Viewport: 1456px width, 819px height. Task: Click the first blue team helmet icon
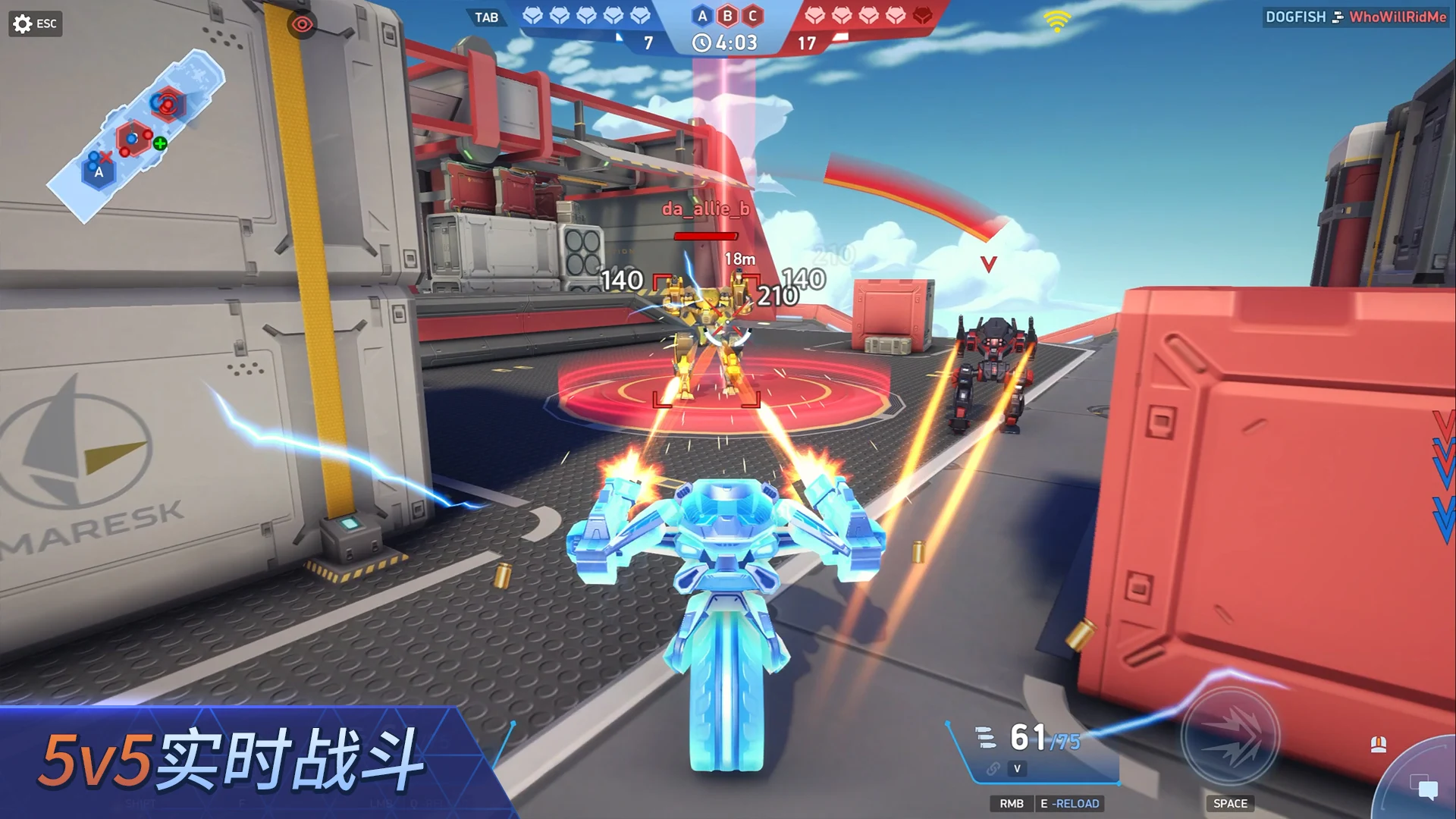click(x=532, y=16)
